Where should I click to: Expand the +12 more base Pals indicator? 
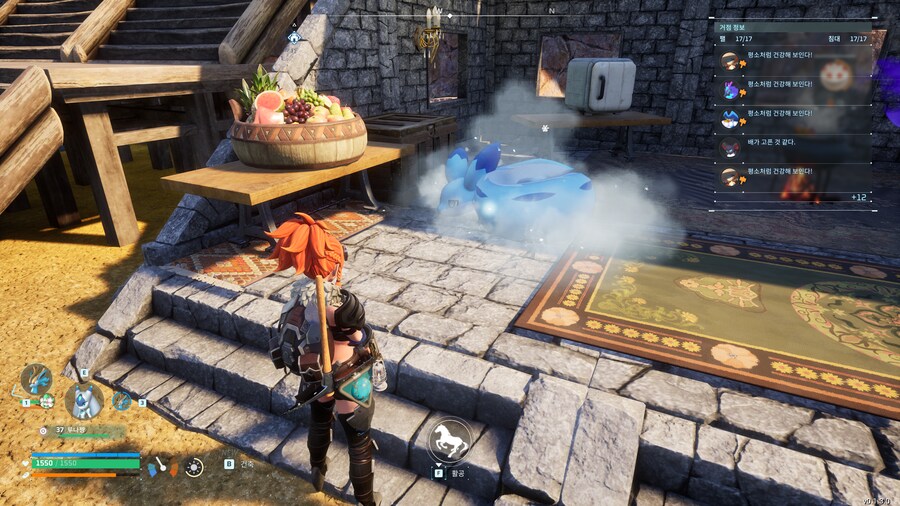(858, 197)
